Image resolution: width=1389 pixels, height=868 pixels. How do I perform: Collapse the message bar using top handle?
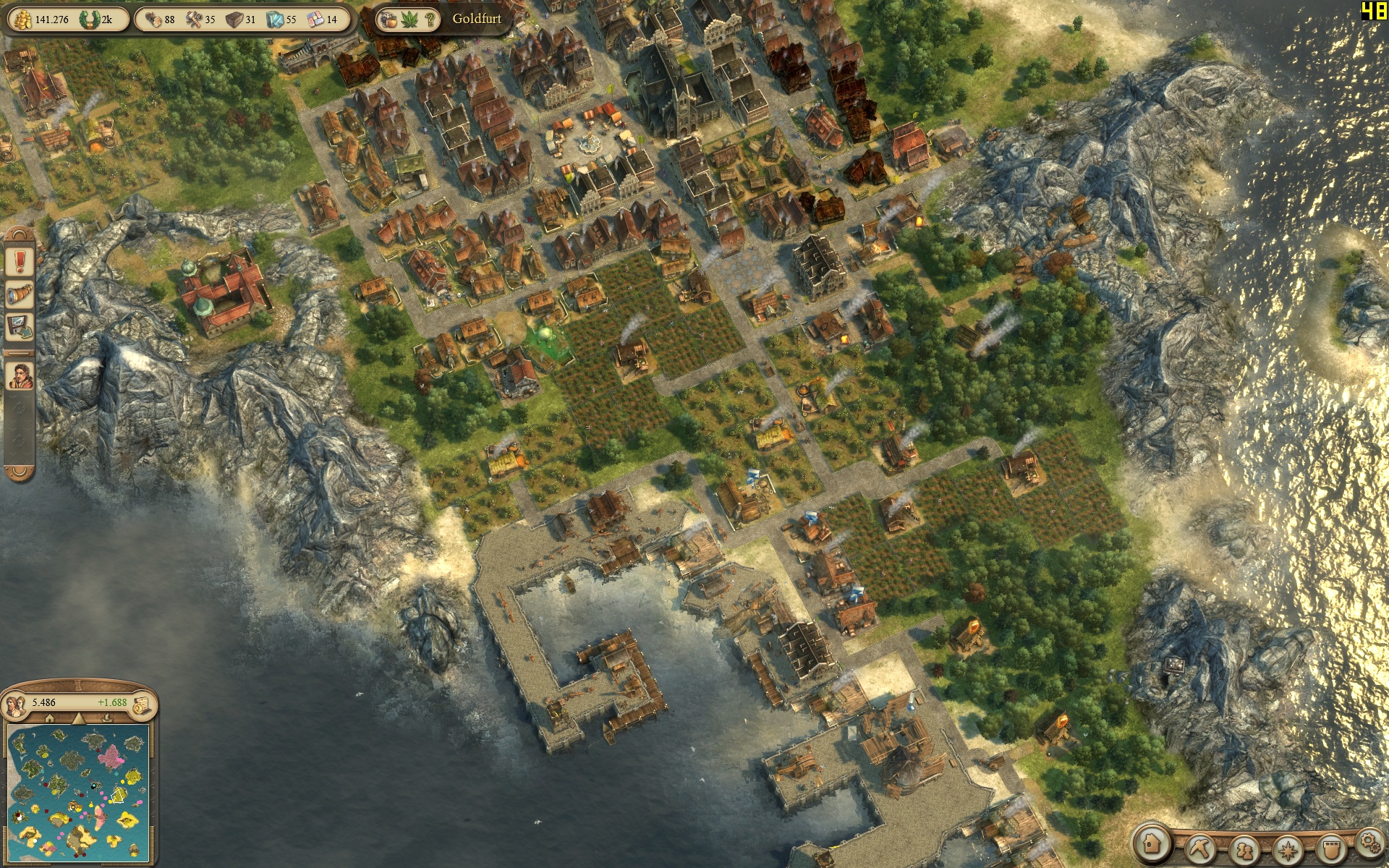(20, 234)
